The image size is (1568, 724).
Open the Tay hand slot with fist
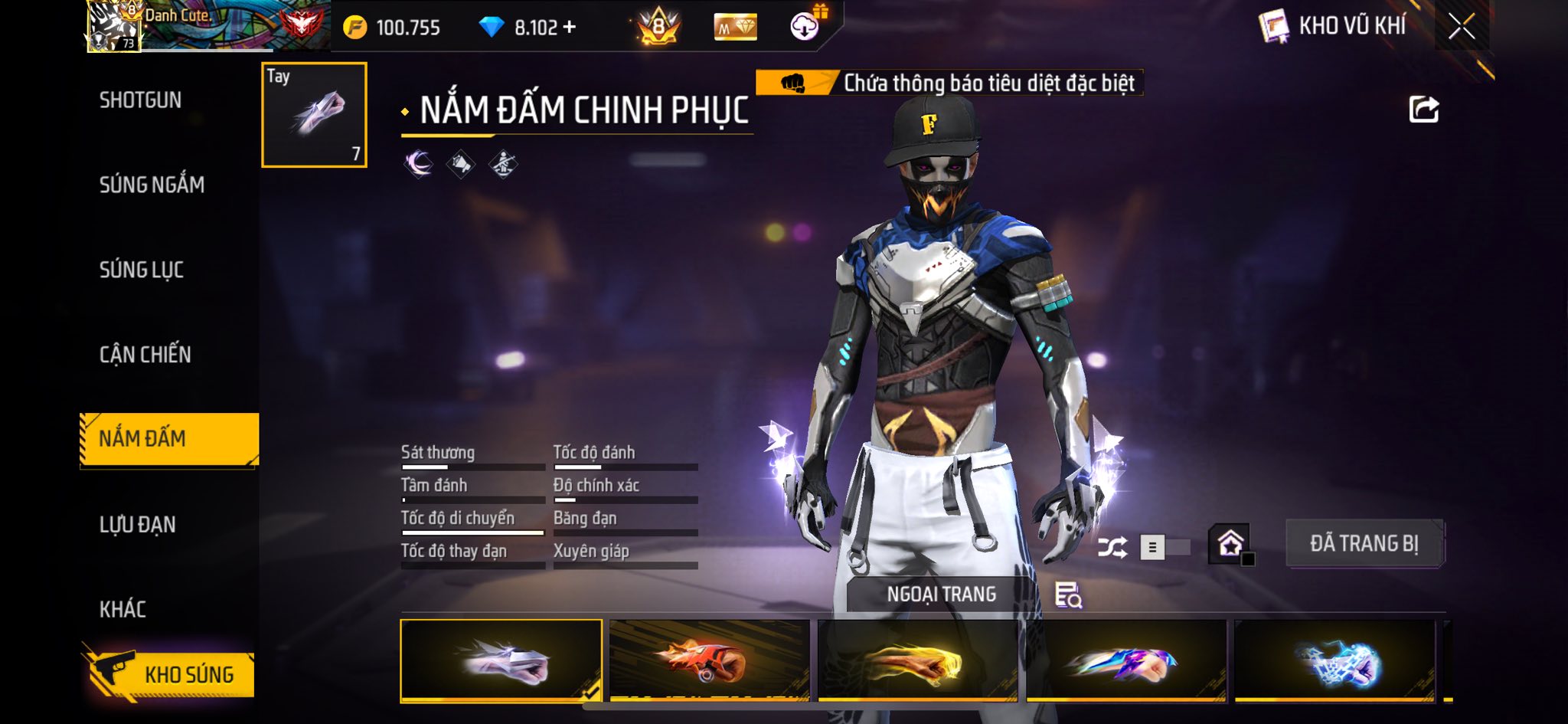coord(314,115)
